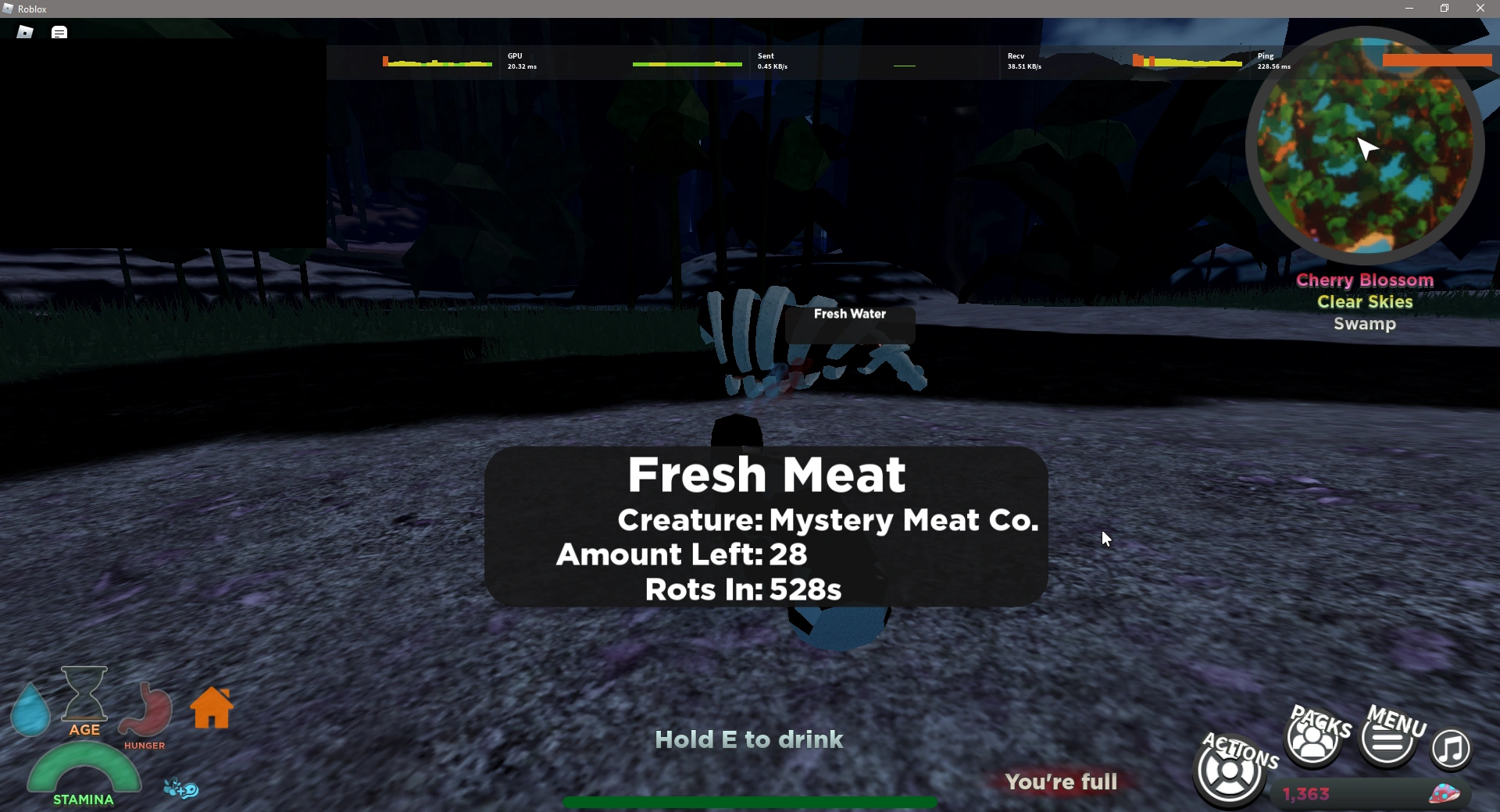Click the mushroom currency icon
The height and width of the screenshot is (812, 1500).
tap(1445, 792)
